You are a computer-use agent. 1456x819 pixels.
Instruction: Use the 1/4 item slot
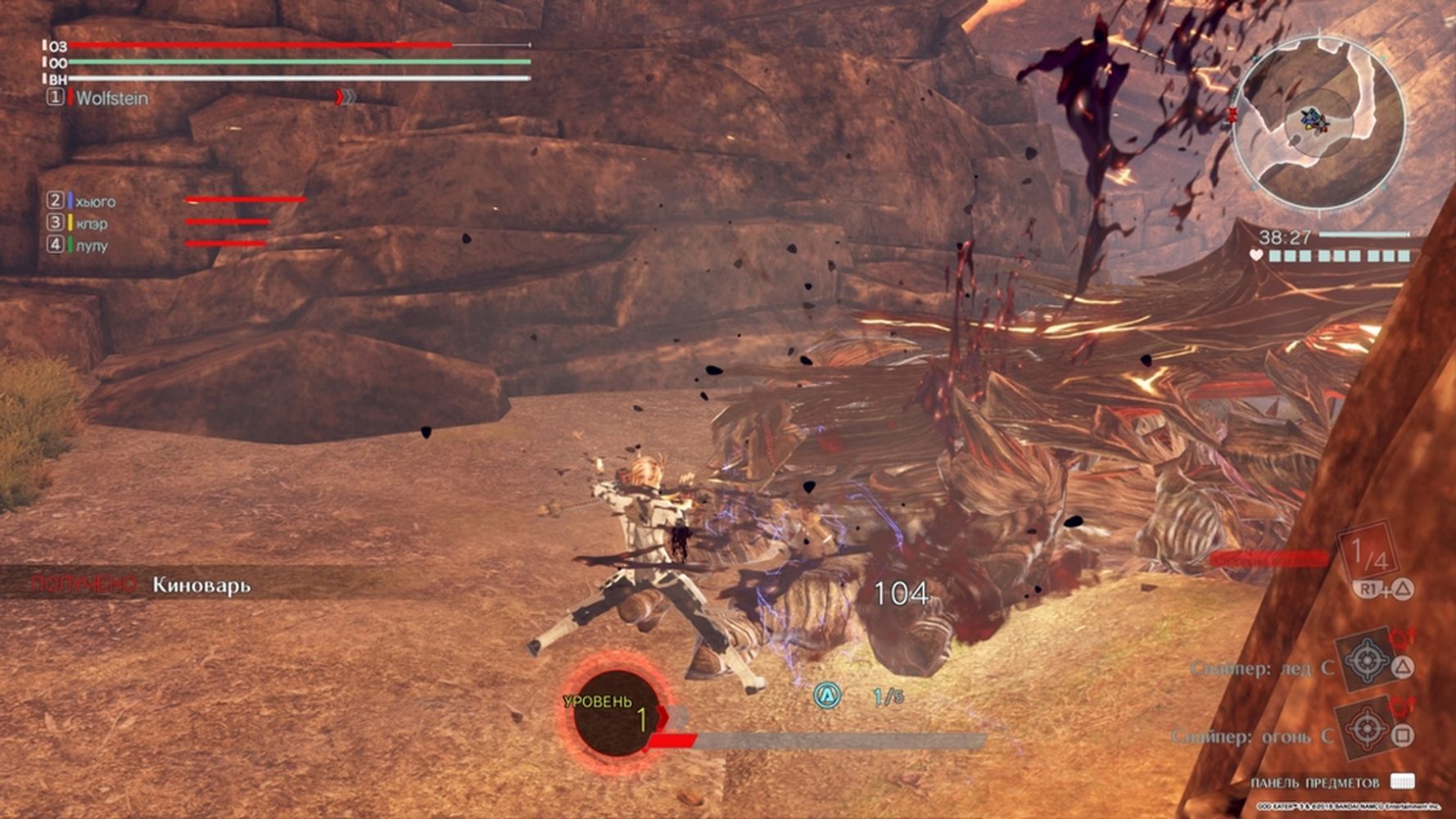(1368, 556)
